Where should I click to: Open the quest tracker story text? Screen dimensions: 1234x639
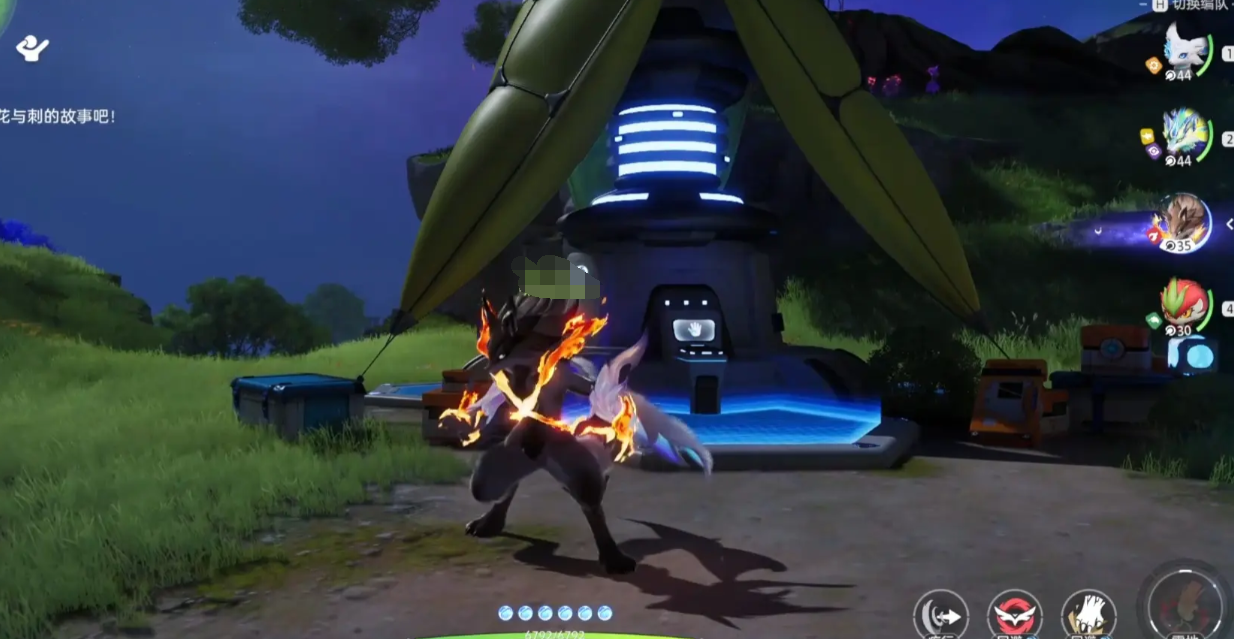coord(58,117)
